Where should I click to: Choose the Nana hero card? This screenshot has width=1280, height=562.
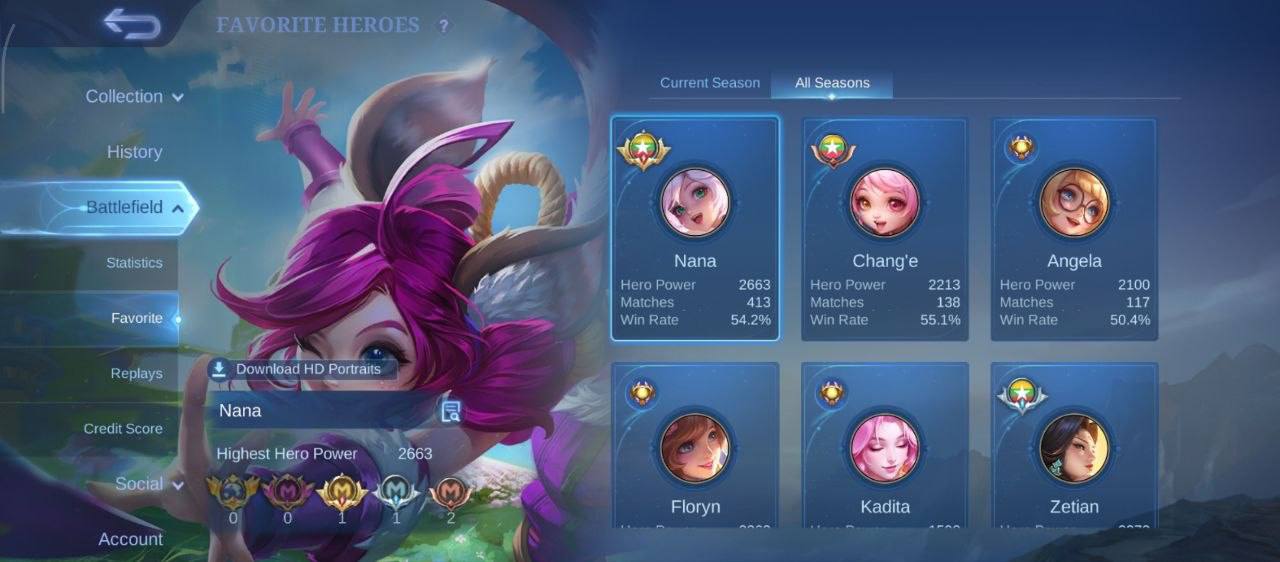[x=695, y=229]
